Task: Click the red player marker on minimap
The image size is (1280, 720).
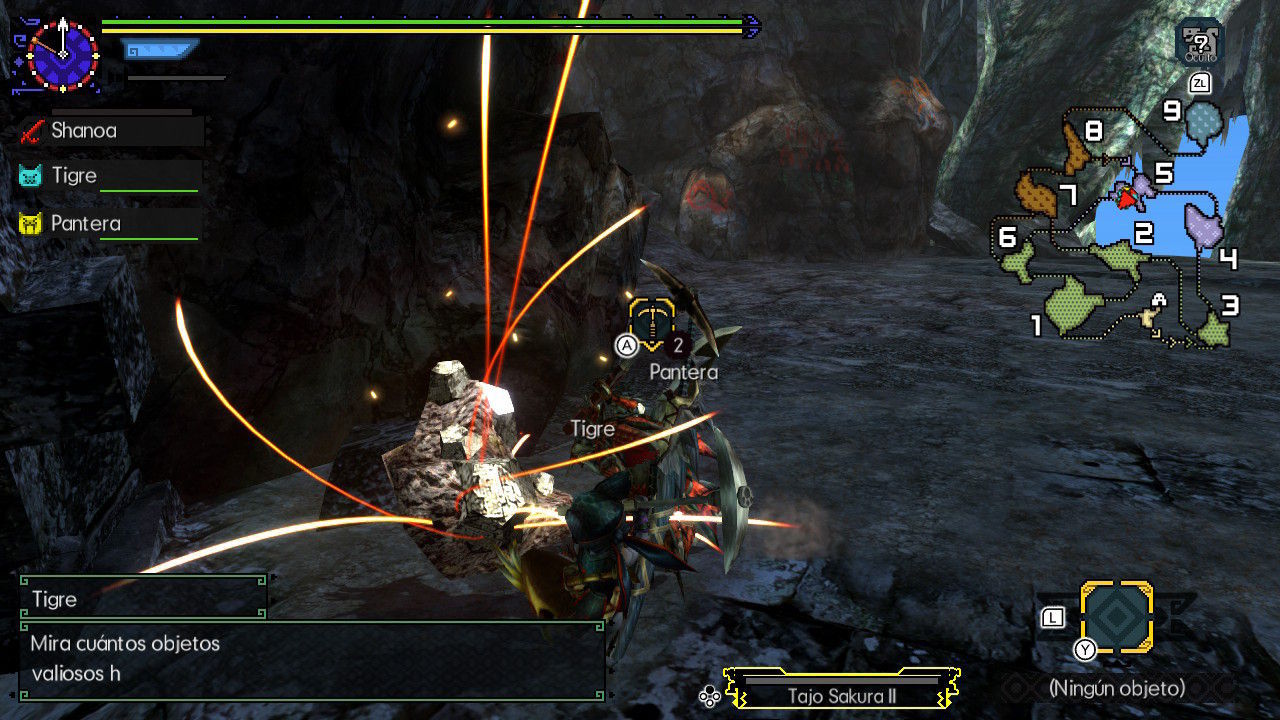Action: coord(1127,199)
